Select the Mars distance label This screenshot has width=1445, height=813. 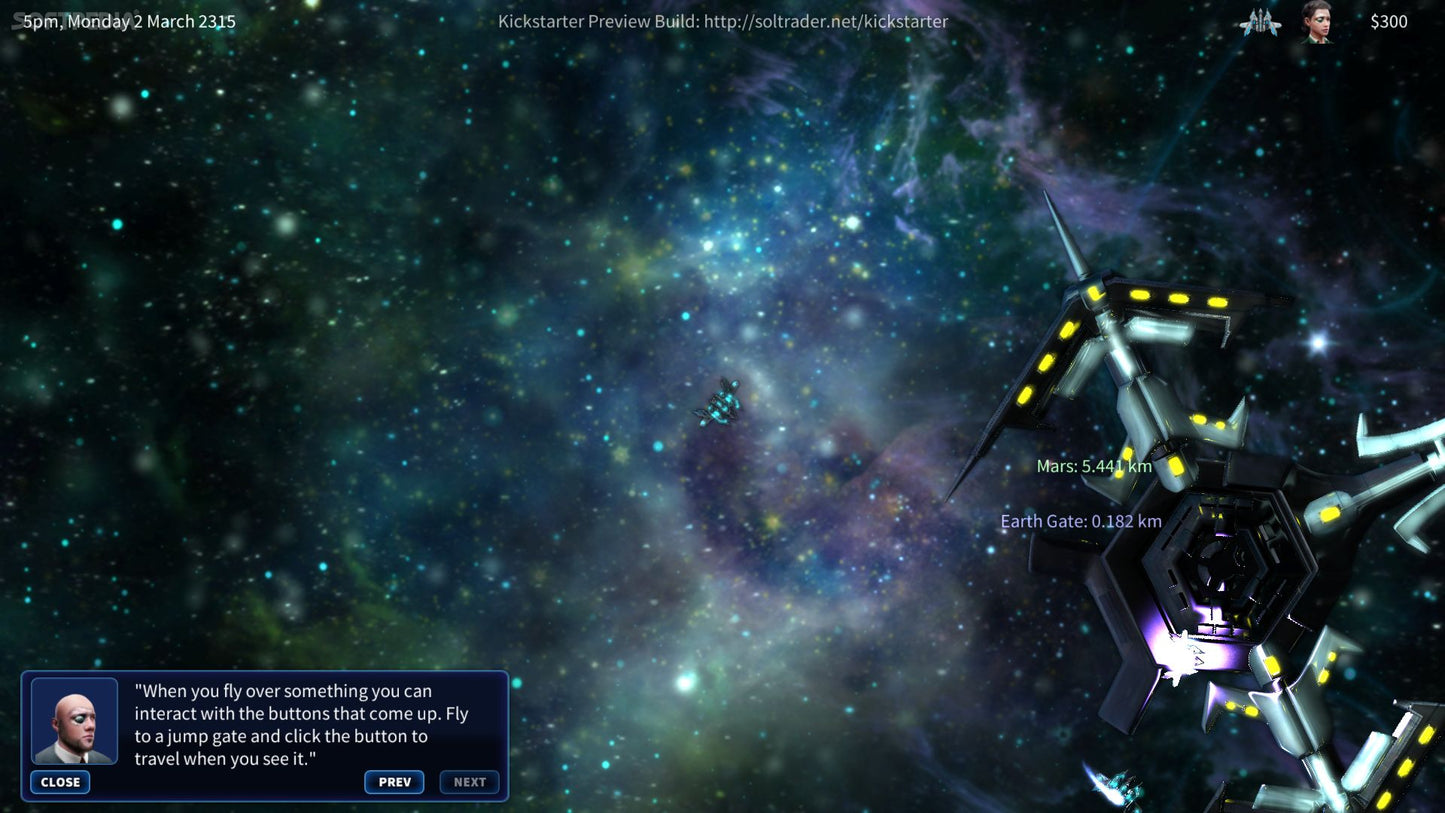(x=1094, y=466)
